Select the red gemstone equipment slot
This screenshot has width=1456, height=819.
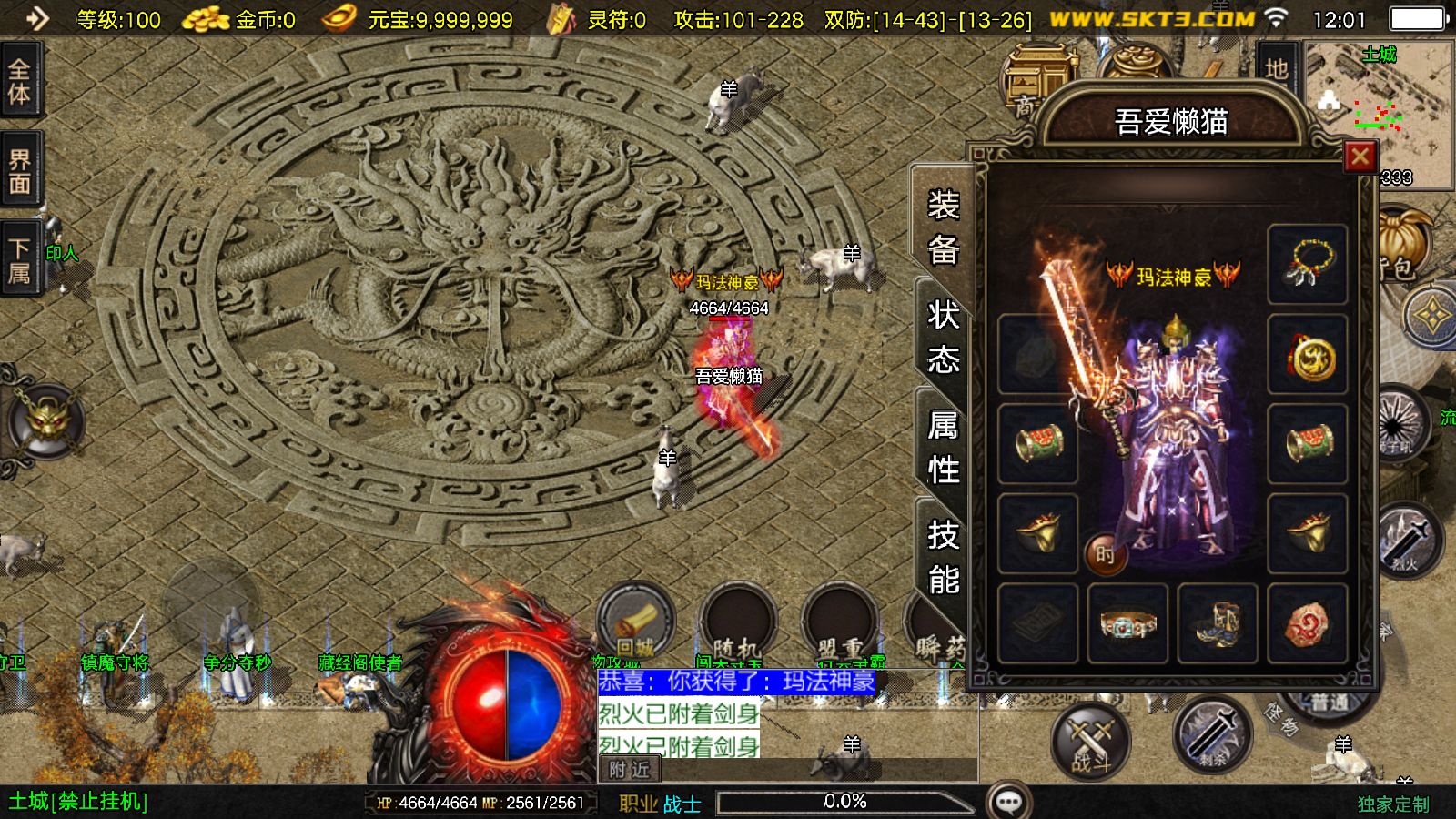pyautogui.click(x=1307, y=623)
